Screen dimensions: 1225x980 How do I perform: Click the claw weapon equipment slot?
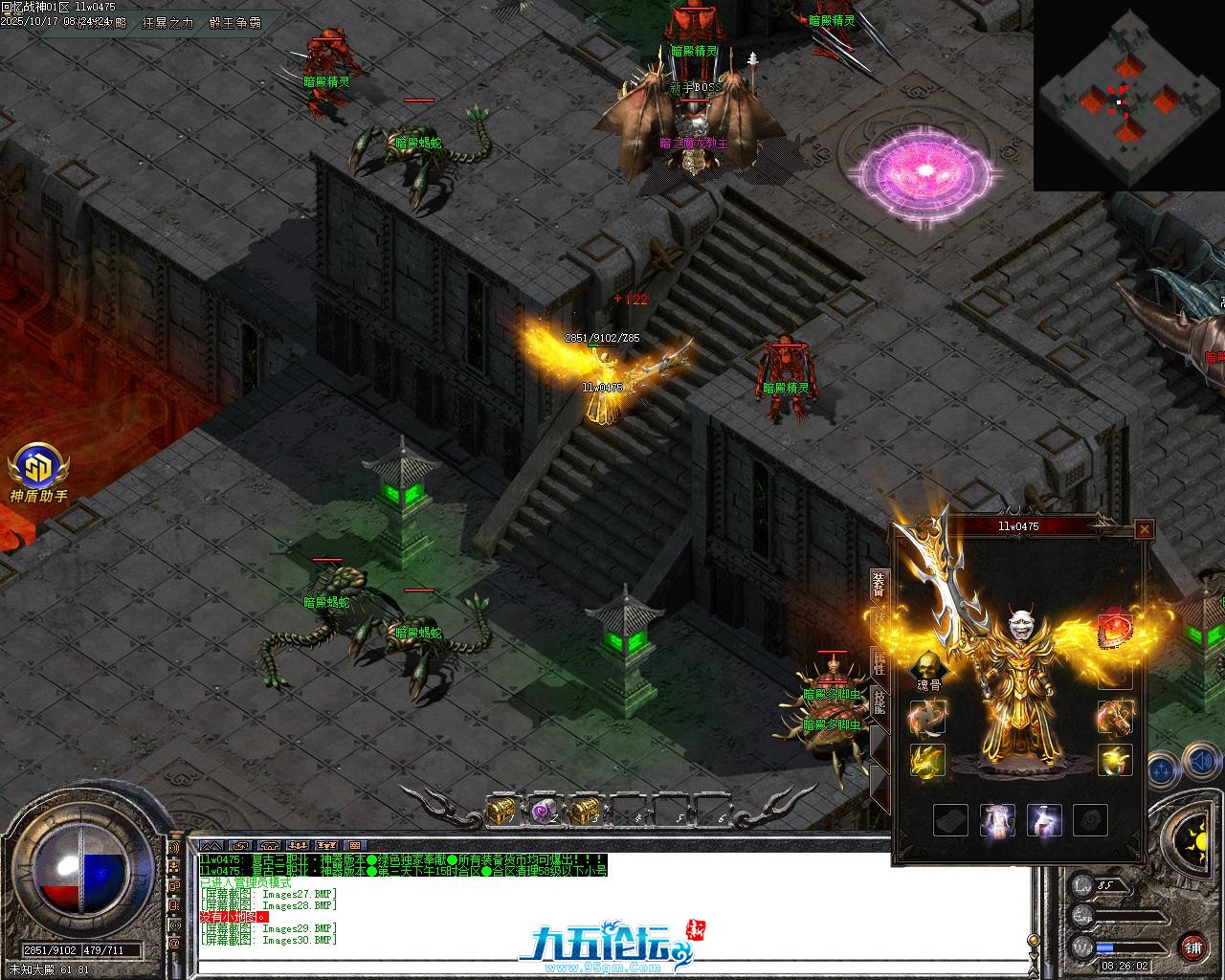(x=927, y=716)
